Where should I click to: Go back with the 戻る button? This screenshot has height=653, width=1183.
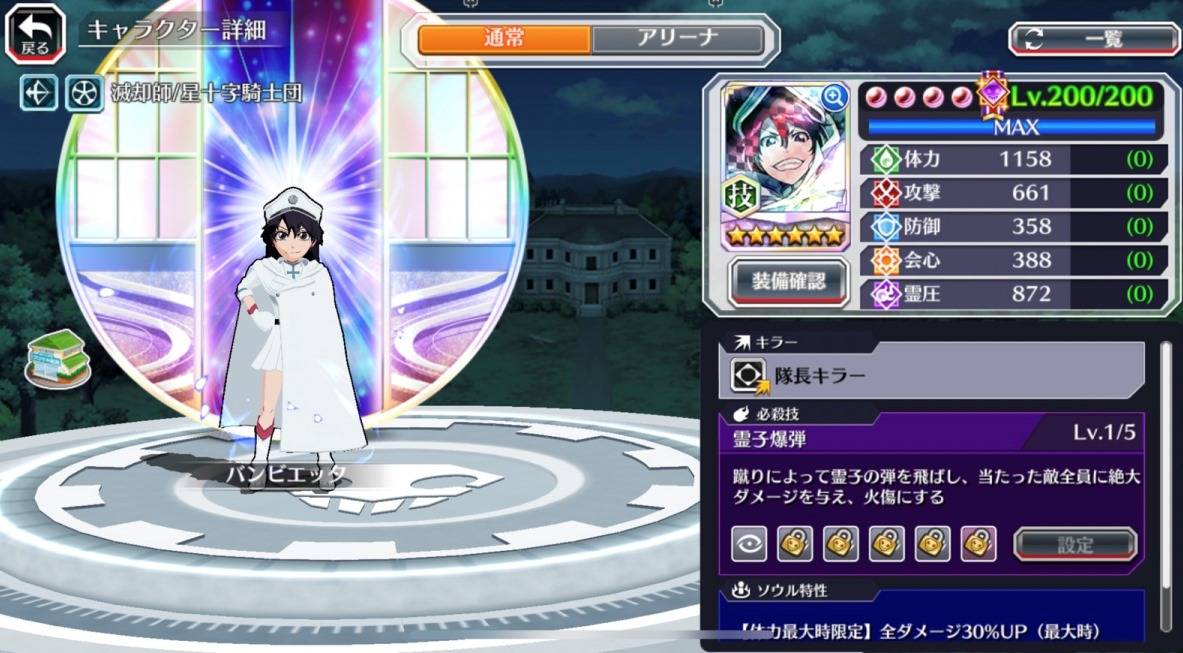pyautogui.click(x=34, y=32)
